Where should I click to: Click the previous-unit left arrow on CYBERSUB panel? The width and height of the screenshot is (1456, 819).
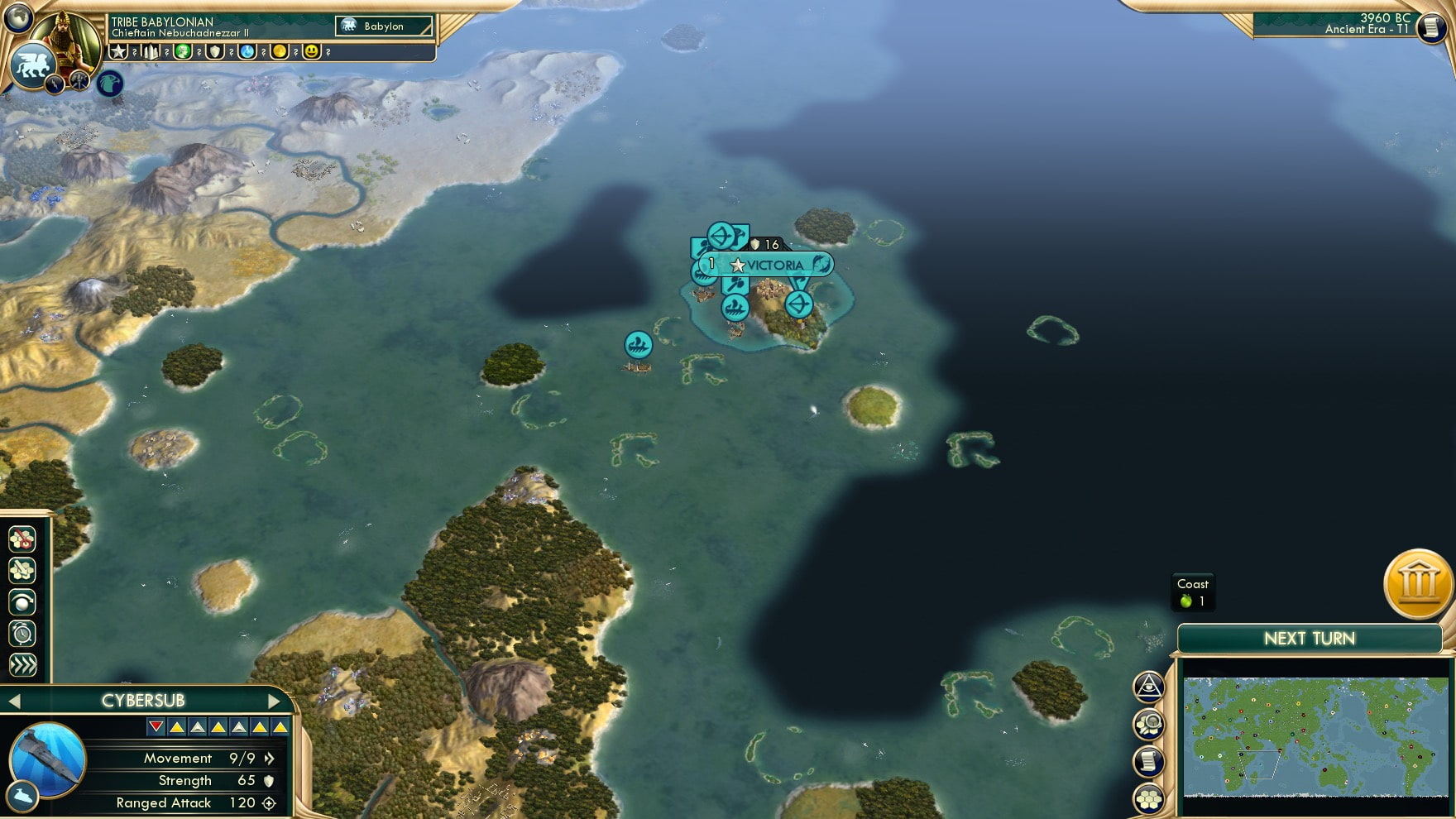coord(15,699)
